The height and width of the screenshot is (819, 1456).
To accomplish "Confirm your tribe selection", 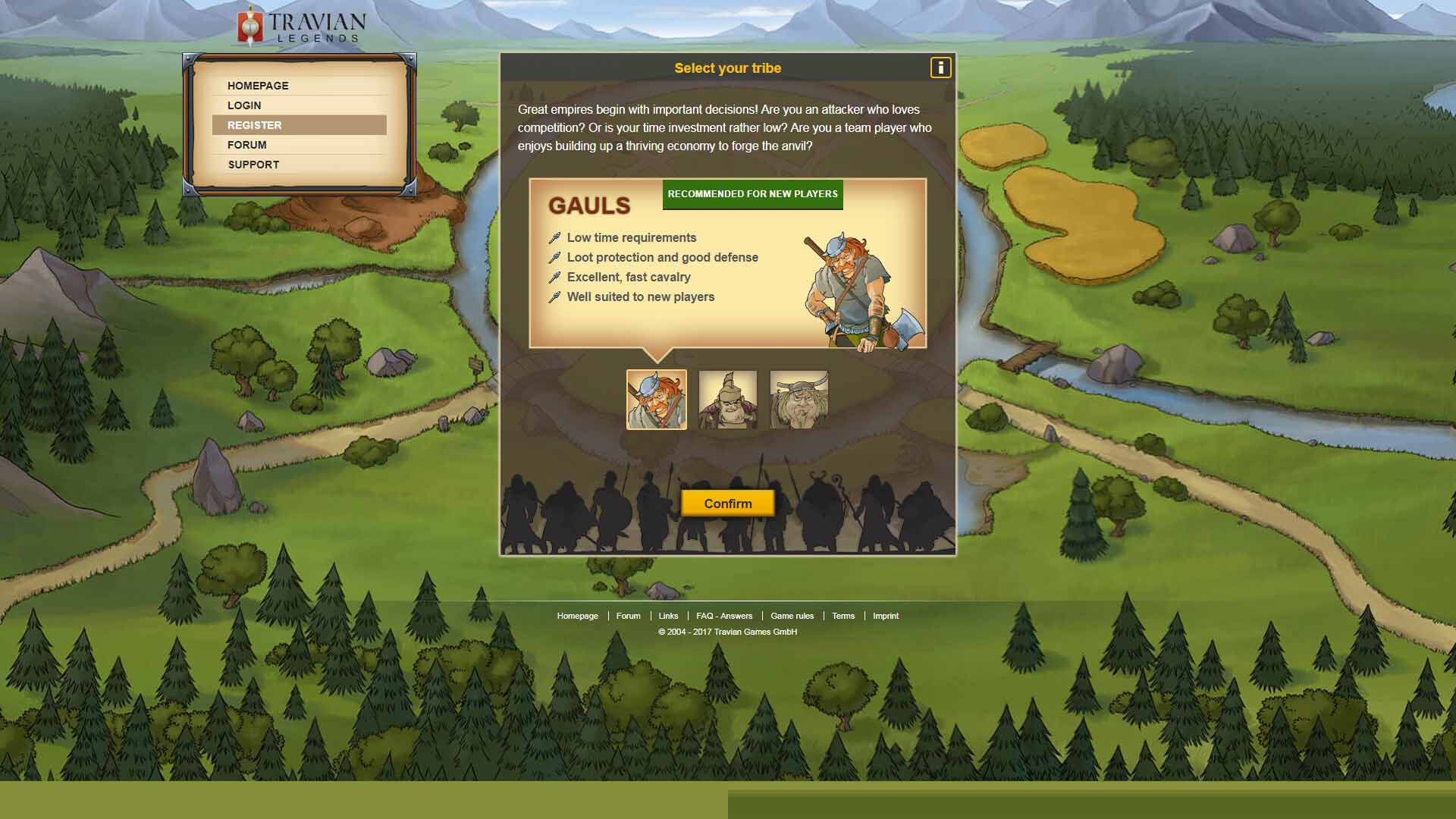I will [728, 504].
